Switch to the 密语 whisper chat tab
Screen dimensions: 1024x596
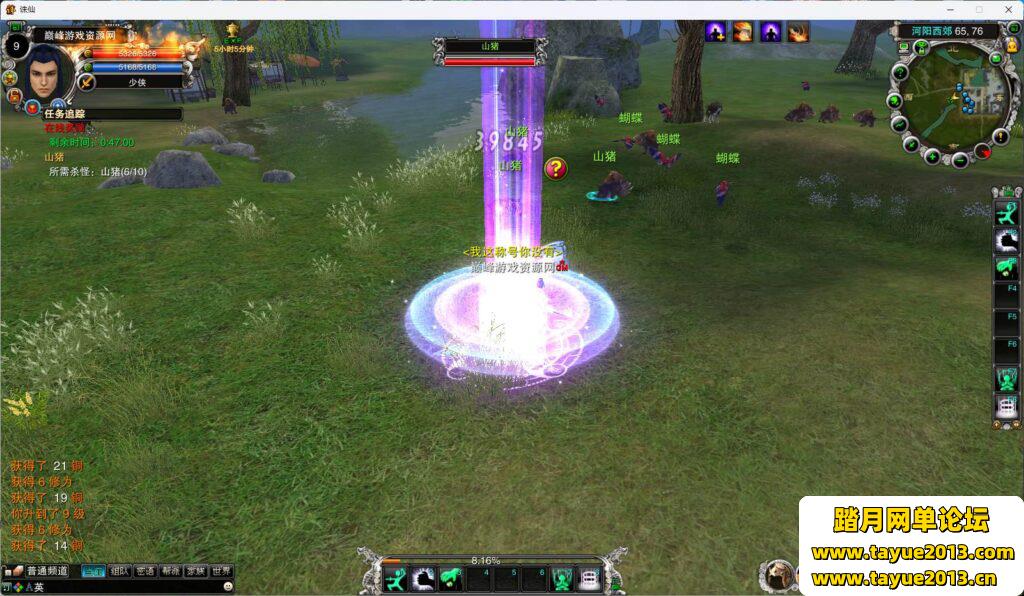pyautogui.click(x=145, y=571)
